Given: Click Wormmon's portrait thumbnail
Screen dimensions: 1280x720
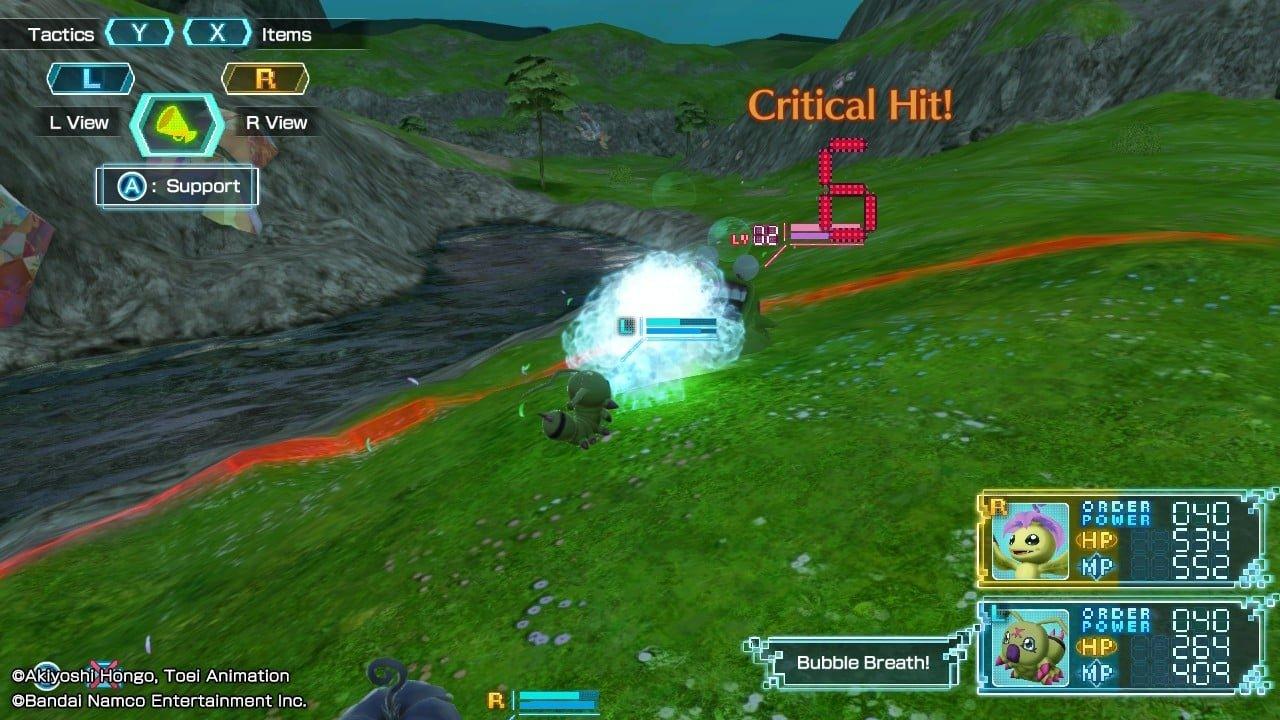Looking at the screenshot, I should tap(1029, 646).
